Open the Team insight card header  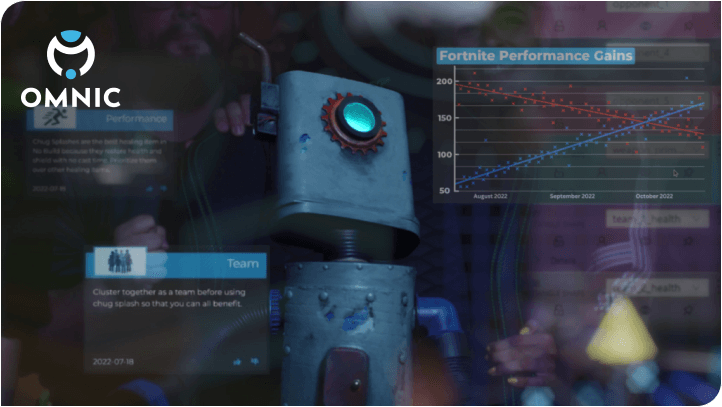[x=177, y=264]
